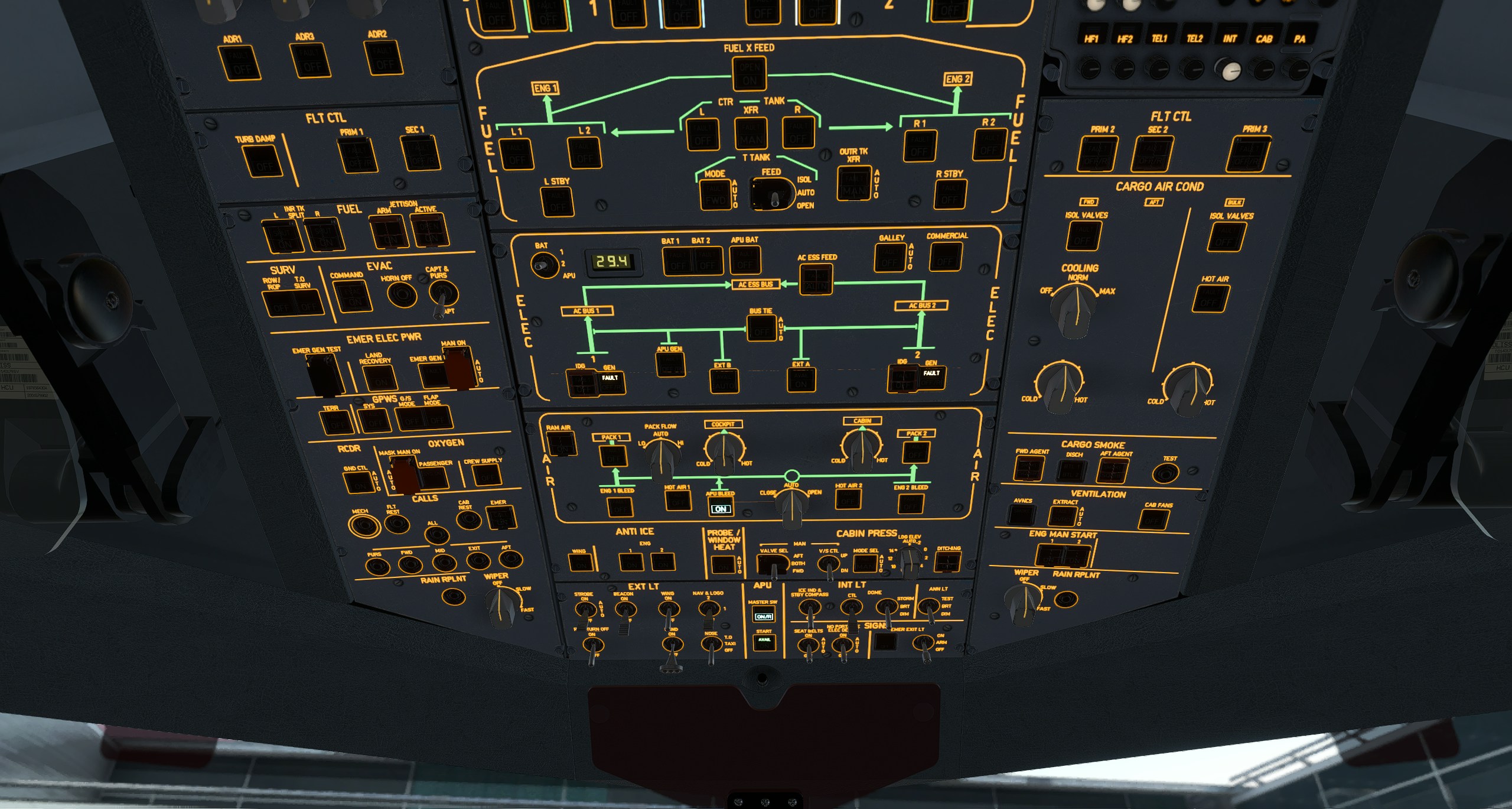Switch off the APU MASTER SW button
1512x809 pixels.
(x=764, y=616)
